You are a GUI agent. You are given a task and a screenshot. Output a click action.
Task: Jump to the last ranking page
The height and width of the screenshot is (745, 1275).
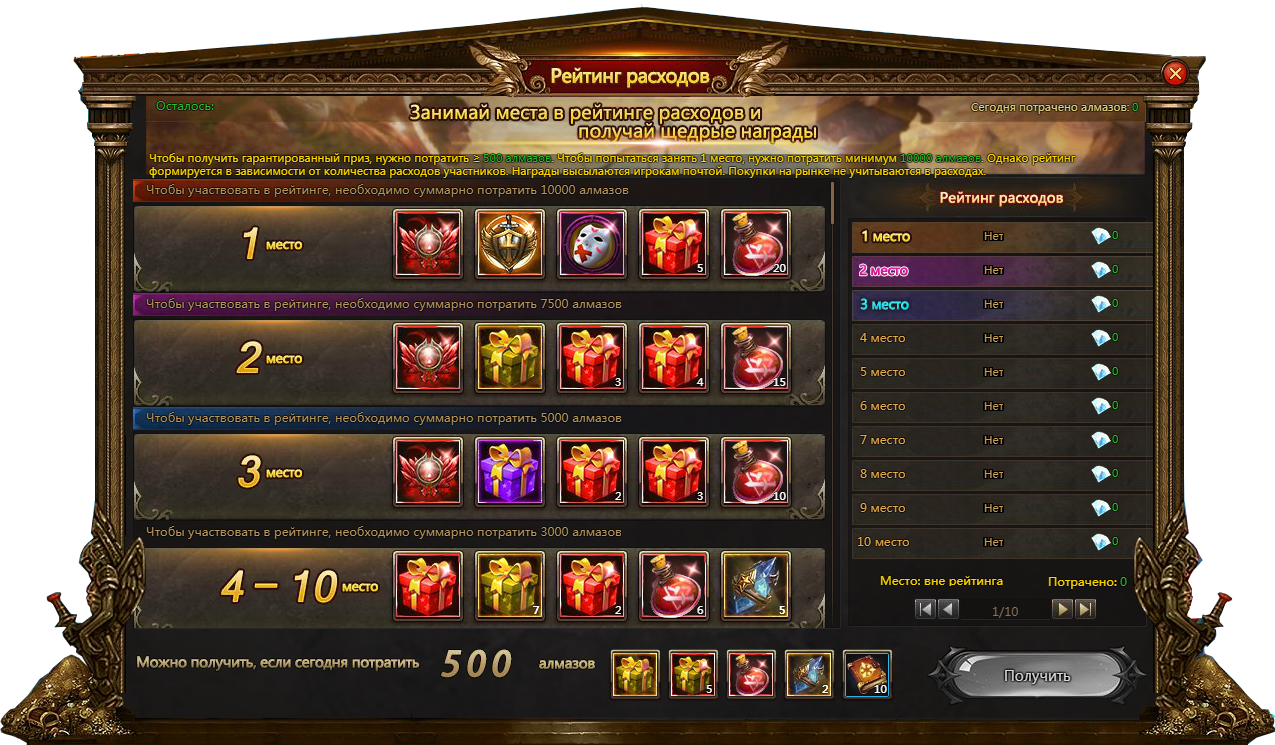[x=1085, y=609]
